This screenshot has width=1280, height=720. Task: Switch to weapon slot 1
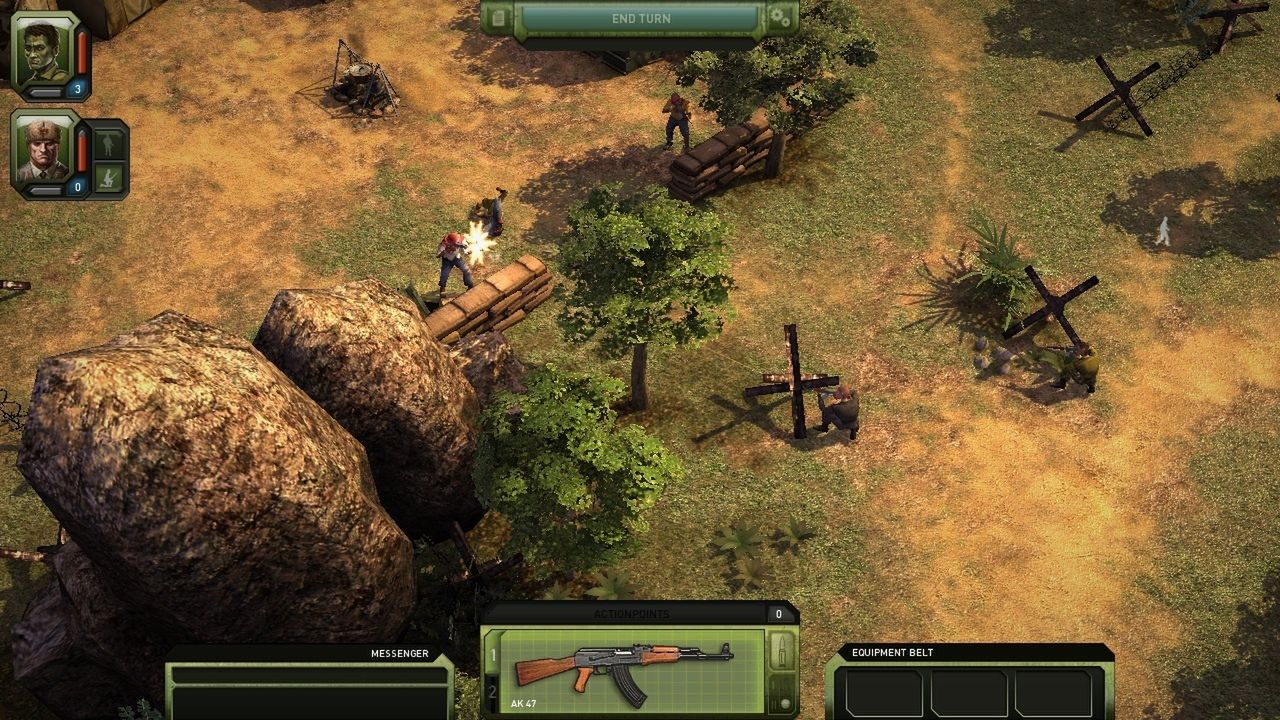tap(492, 656)
